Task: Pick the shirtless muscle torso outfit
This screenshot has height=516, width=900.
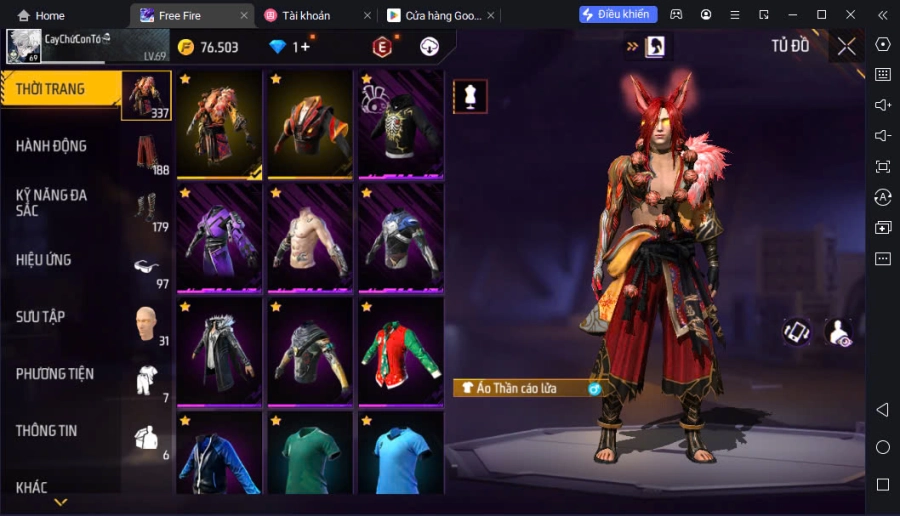Action: (310, 239)
